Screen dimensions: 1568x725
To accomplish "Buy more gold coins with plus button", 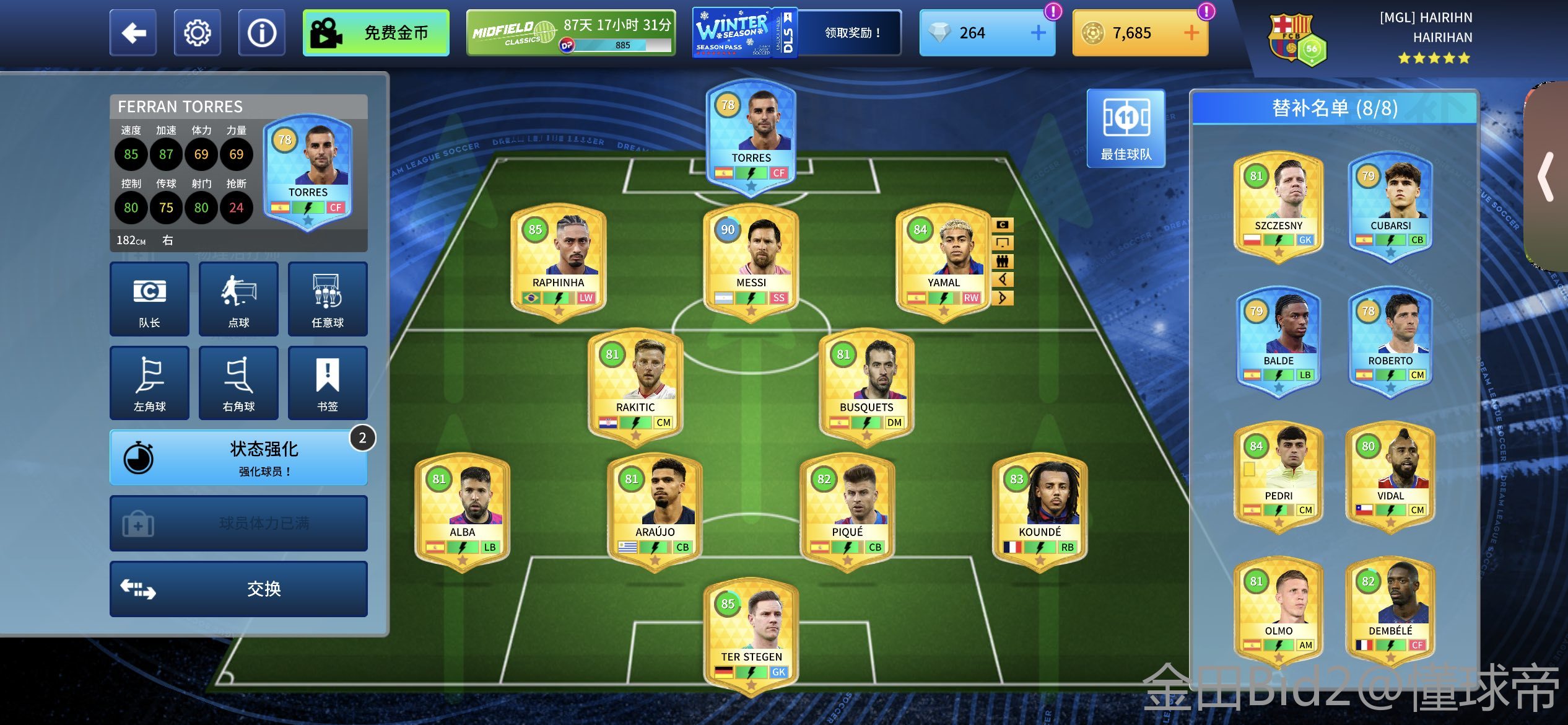I will click(1191, 33).
